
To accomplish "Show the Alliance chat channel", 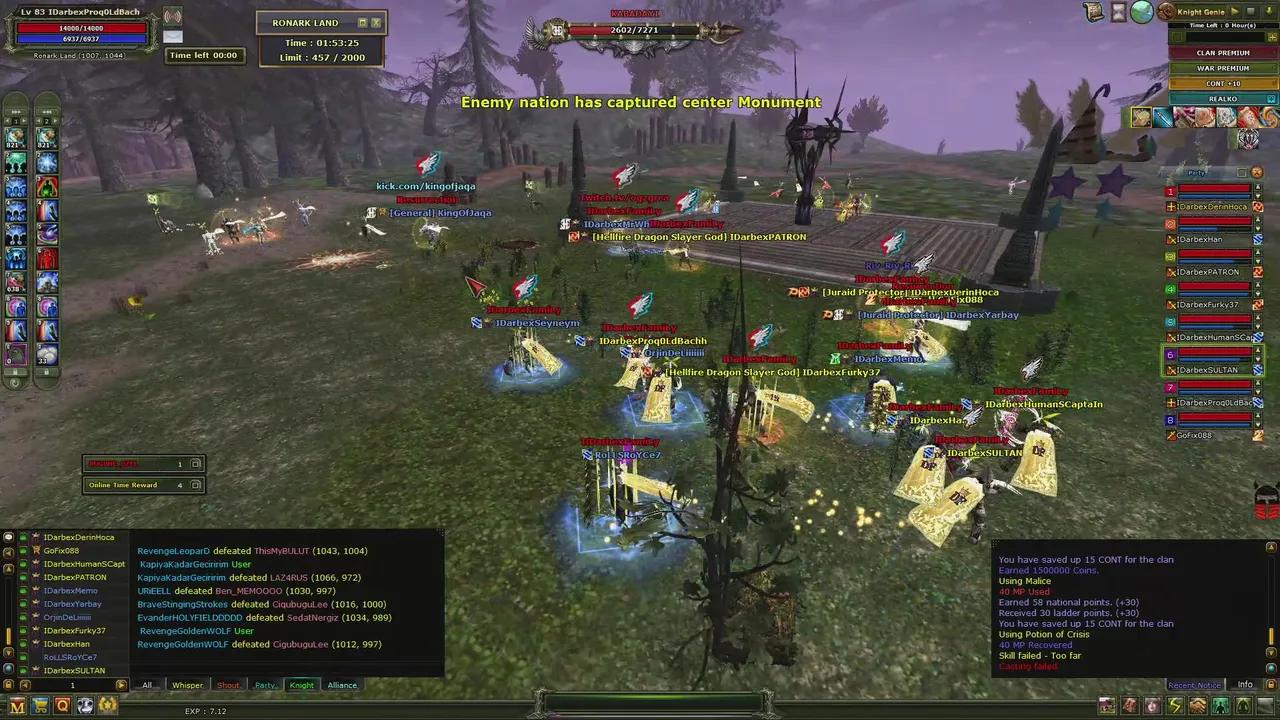I will [x=342, y=685].
